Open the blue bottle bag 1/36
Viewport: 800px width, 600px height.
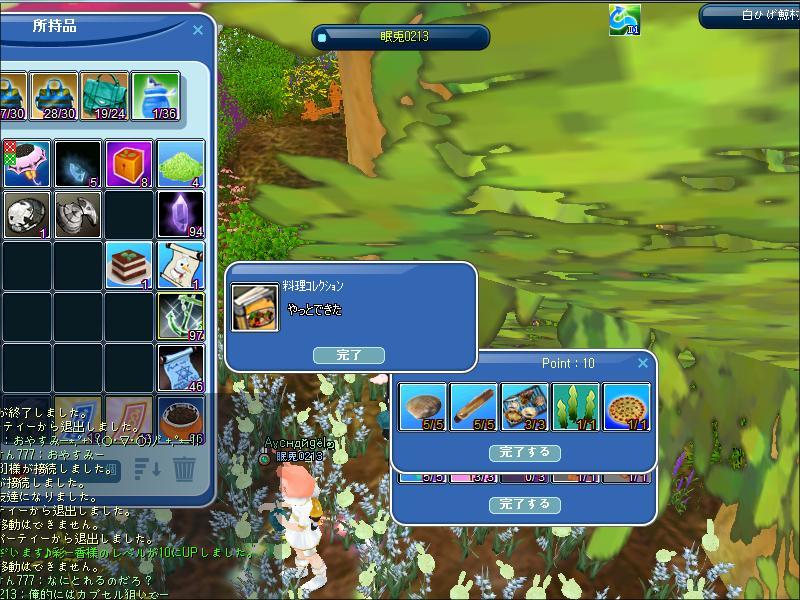coord(156,96)
